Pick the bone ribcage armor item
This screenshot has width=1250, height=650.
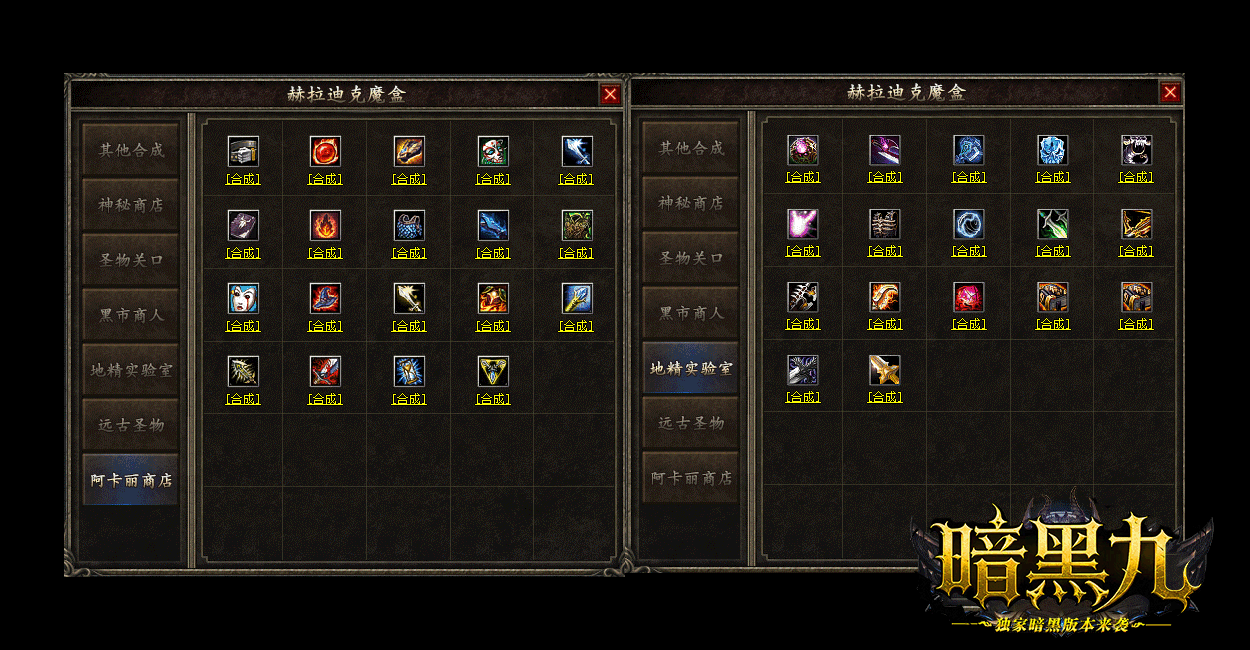pyautogui.click(x=885, y=224)
